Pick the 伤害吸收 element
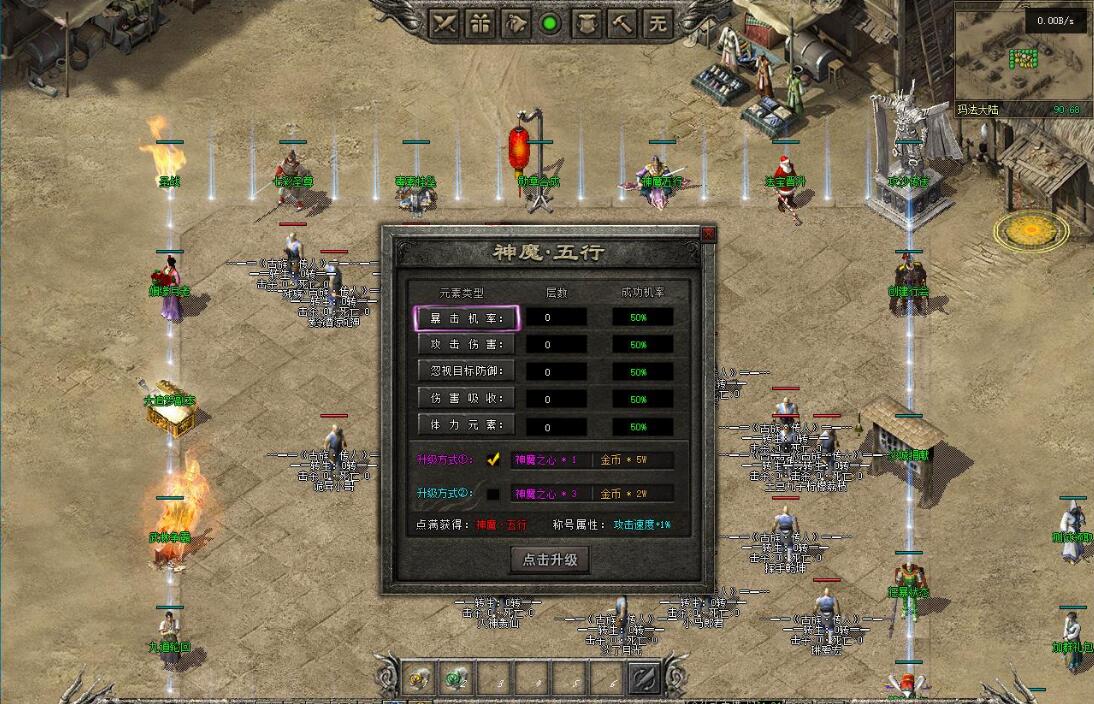 (466, 399)
